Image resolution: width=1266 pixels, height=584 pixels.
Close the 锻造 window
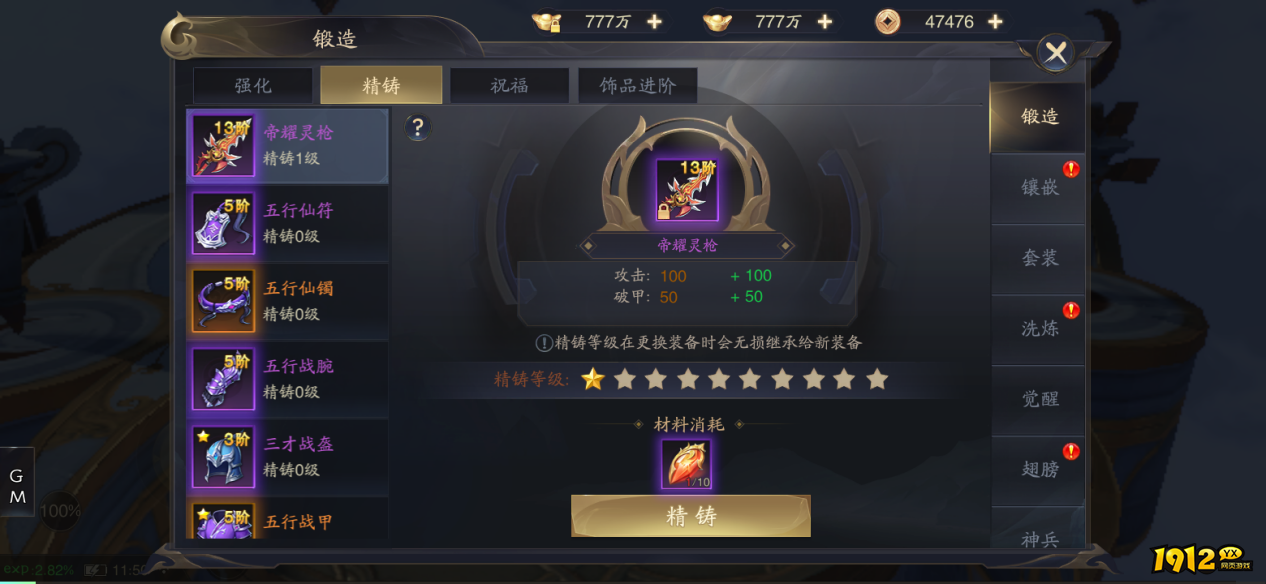(x=1055, y=53)
